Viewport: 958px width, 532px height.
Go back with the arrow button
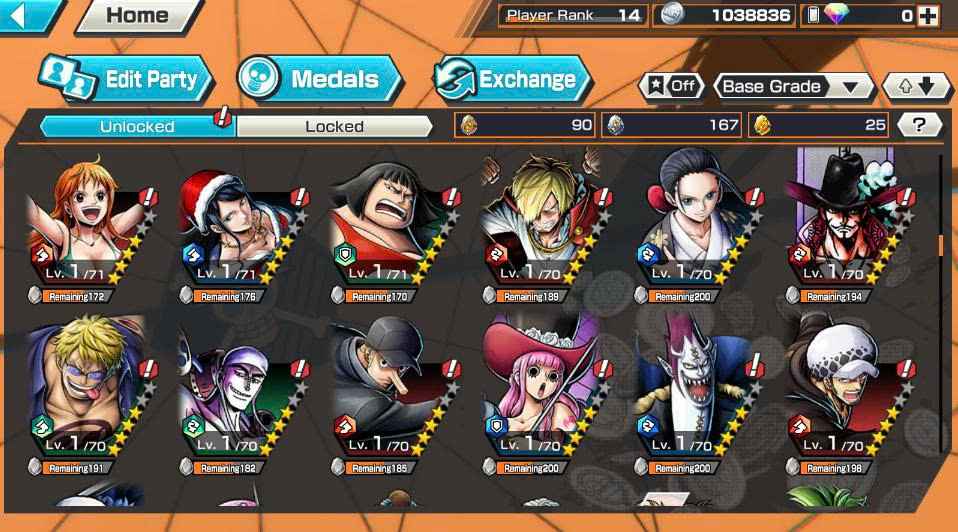(x=28, y=14)
